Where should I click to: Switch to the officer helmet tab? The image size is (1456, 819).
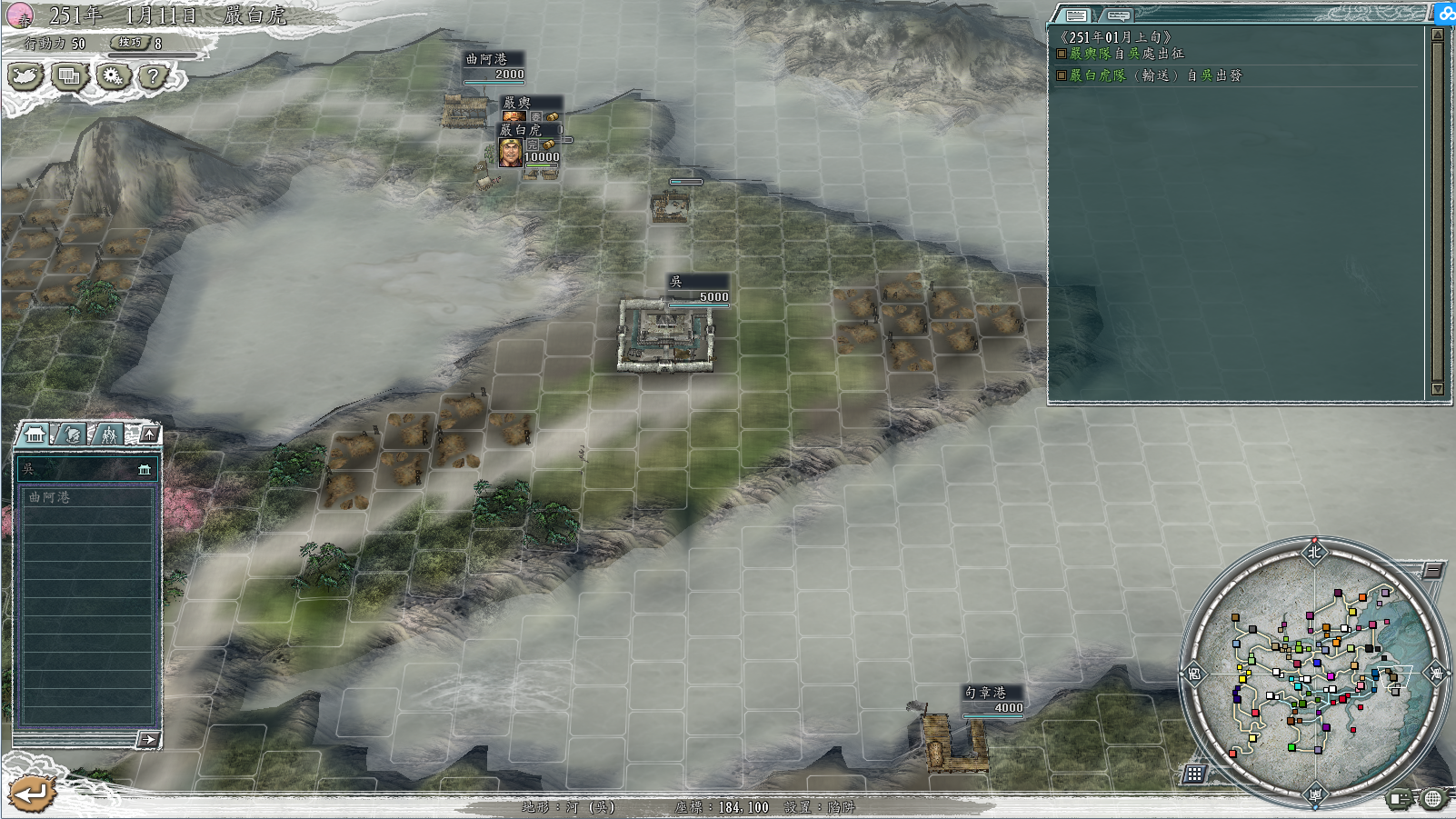pyautogui.click(x=73, y=434)
